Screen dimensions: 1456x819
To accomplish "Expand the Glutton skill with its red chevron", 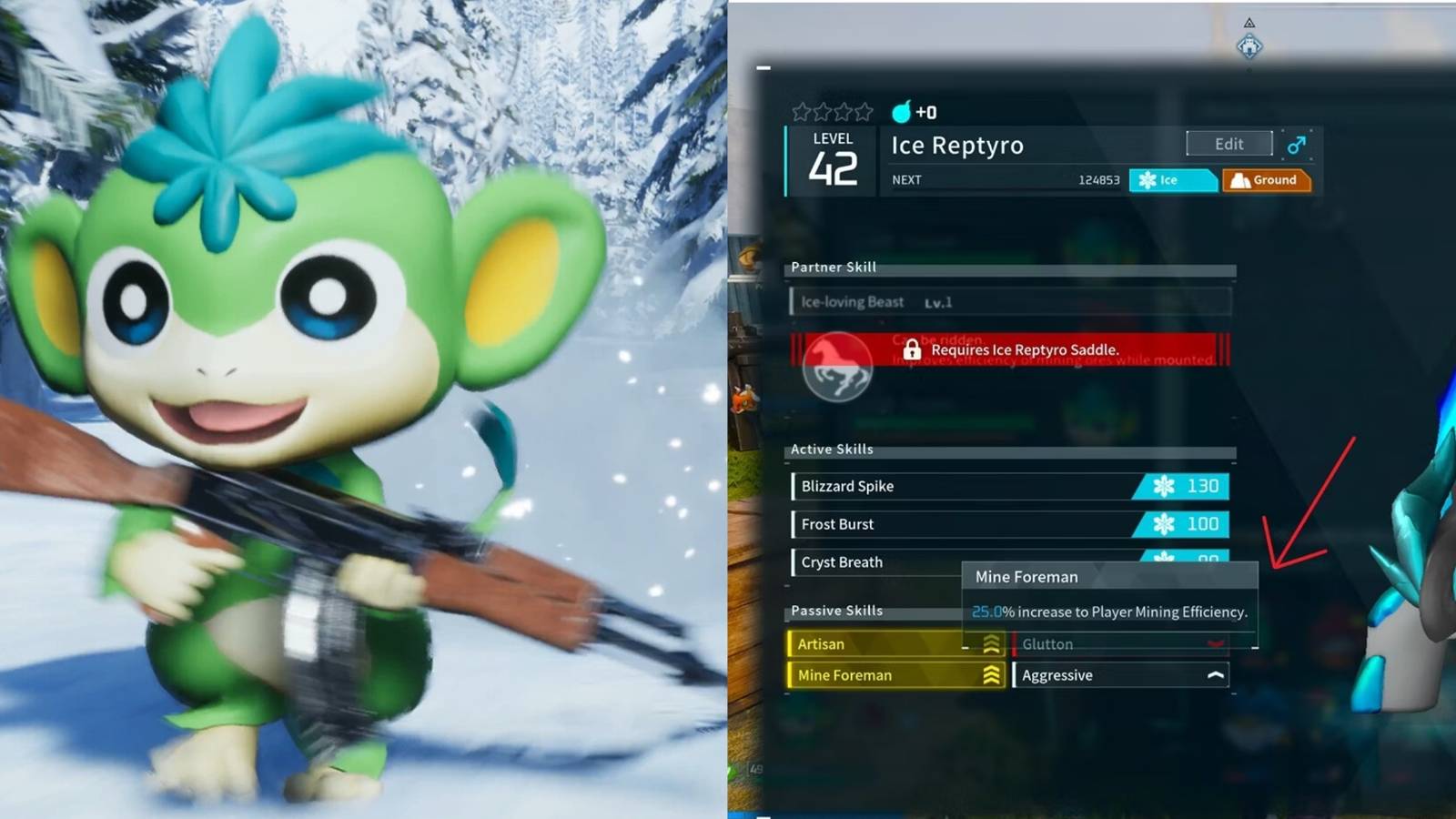I will (x=1214, y=643).
